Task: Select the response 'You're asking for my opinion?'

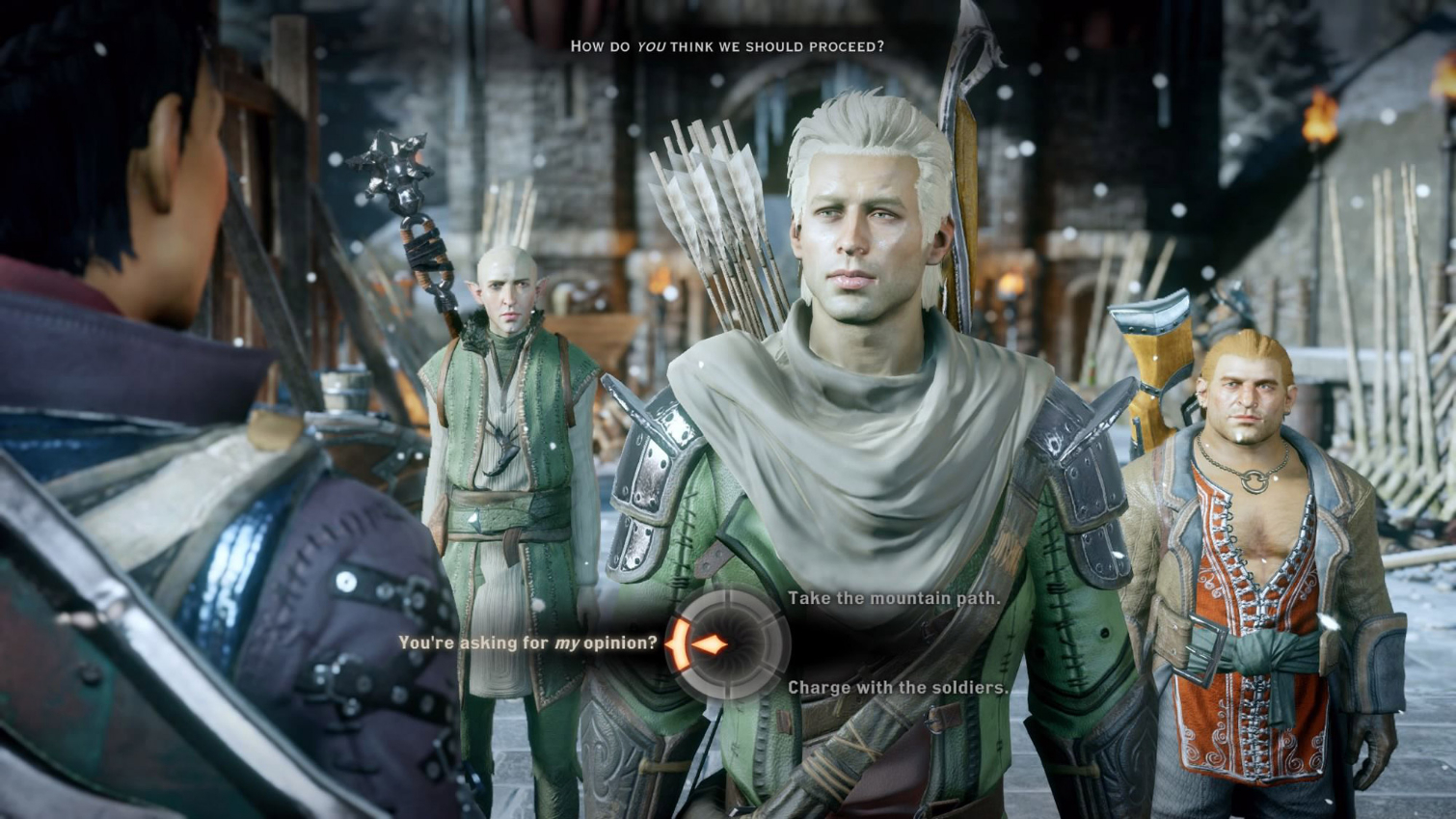Action: (x=528, y=641)
